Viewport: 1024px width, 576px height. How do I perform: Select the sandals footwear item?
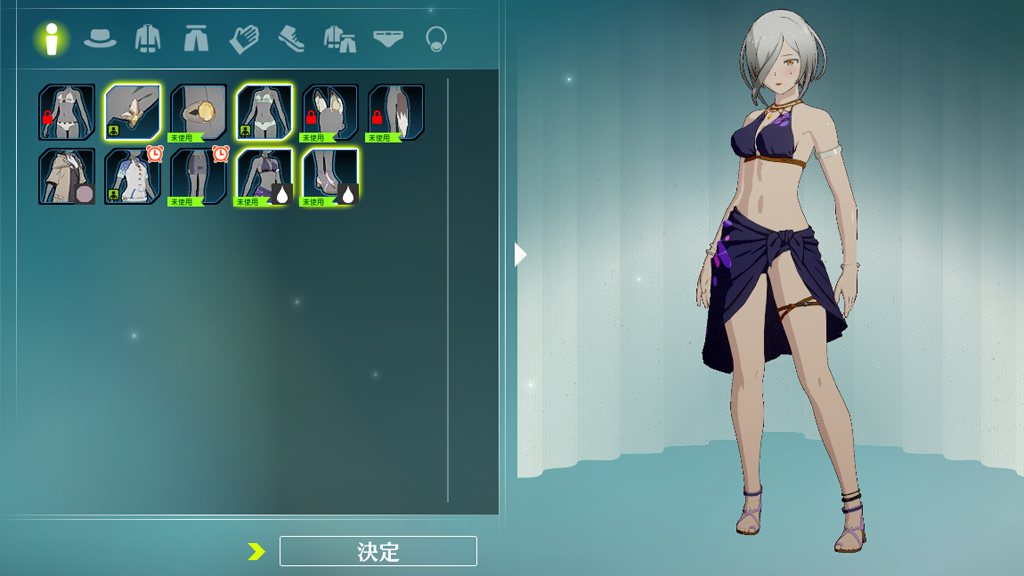tap(330, 177)
